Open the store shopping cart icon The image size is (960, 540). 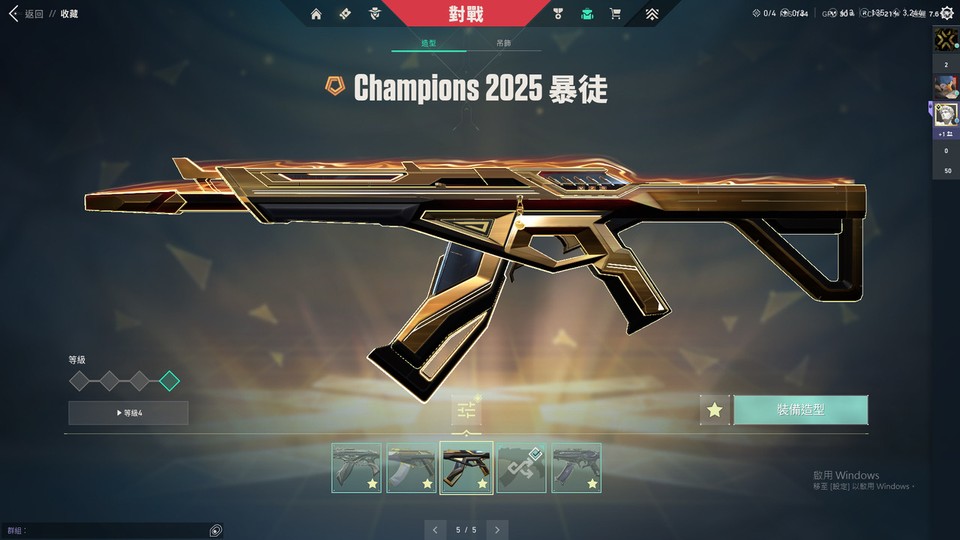[x=615, y=14]
